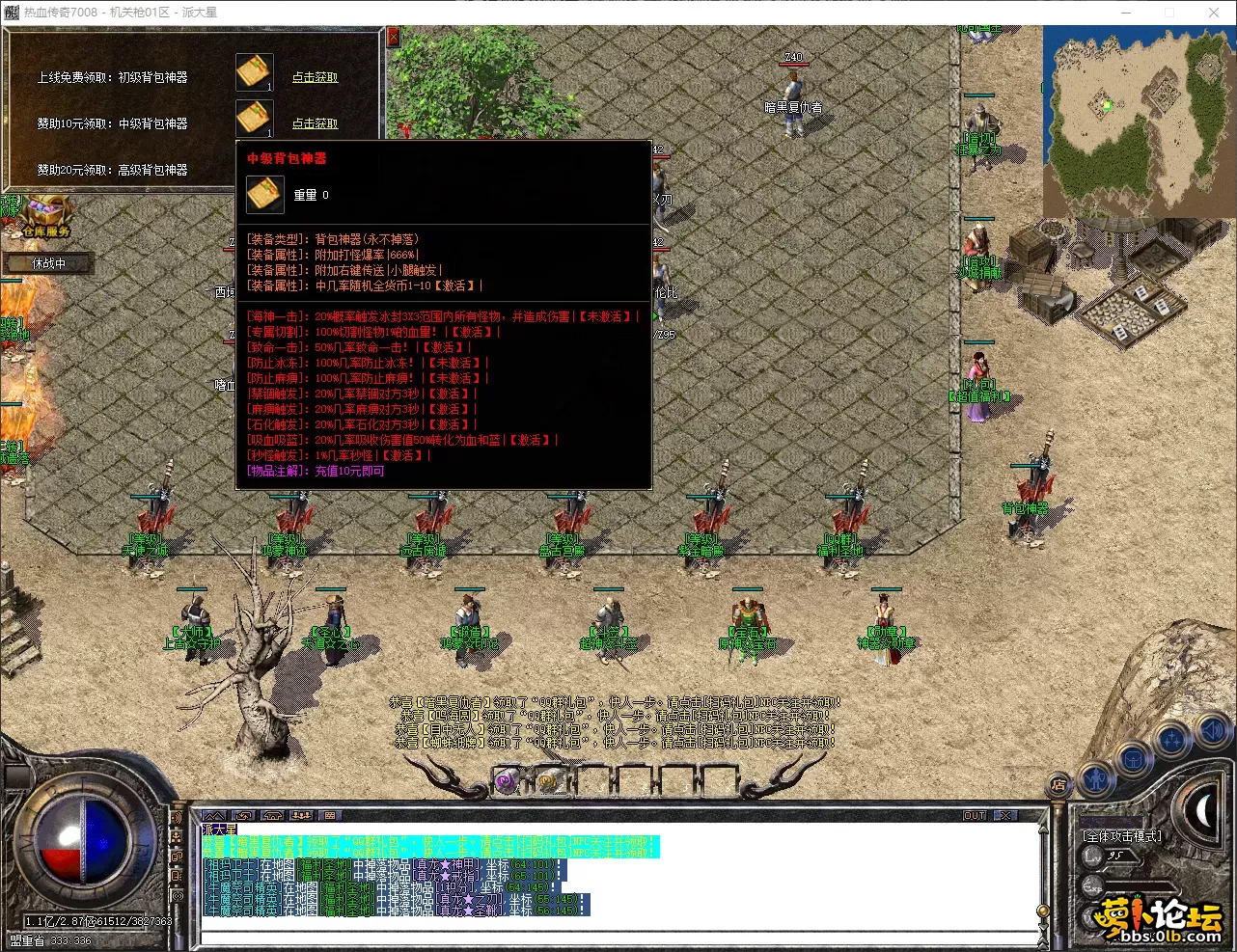The height and width of the screenshot is (952, 1237).
Task: Close the chat window with its X button
Action: 1005,816
